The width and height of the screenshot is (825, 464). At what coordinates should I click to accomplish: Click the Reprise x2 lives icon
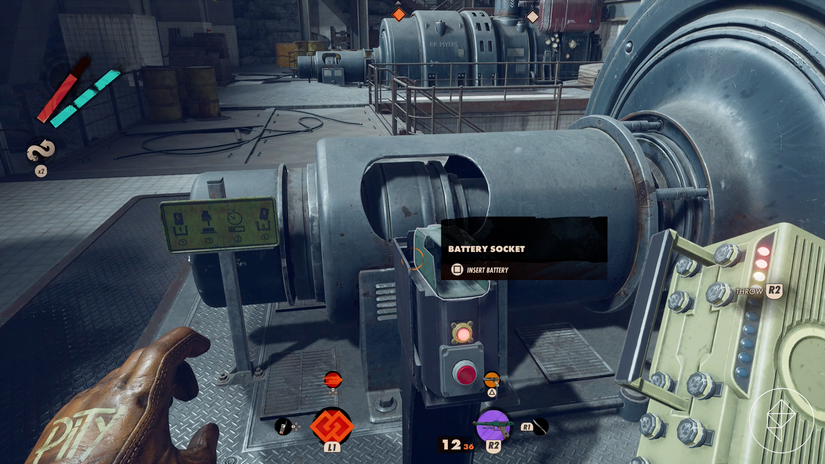pos(41,152)
